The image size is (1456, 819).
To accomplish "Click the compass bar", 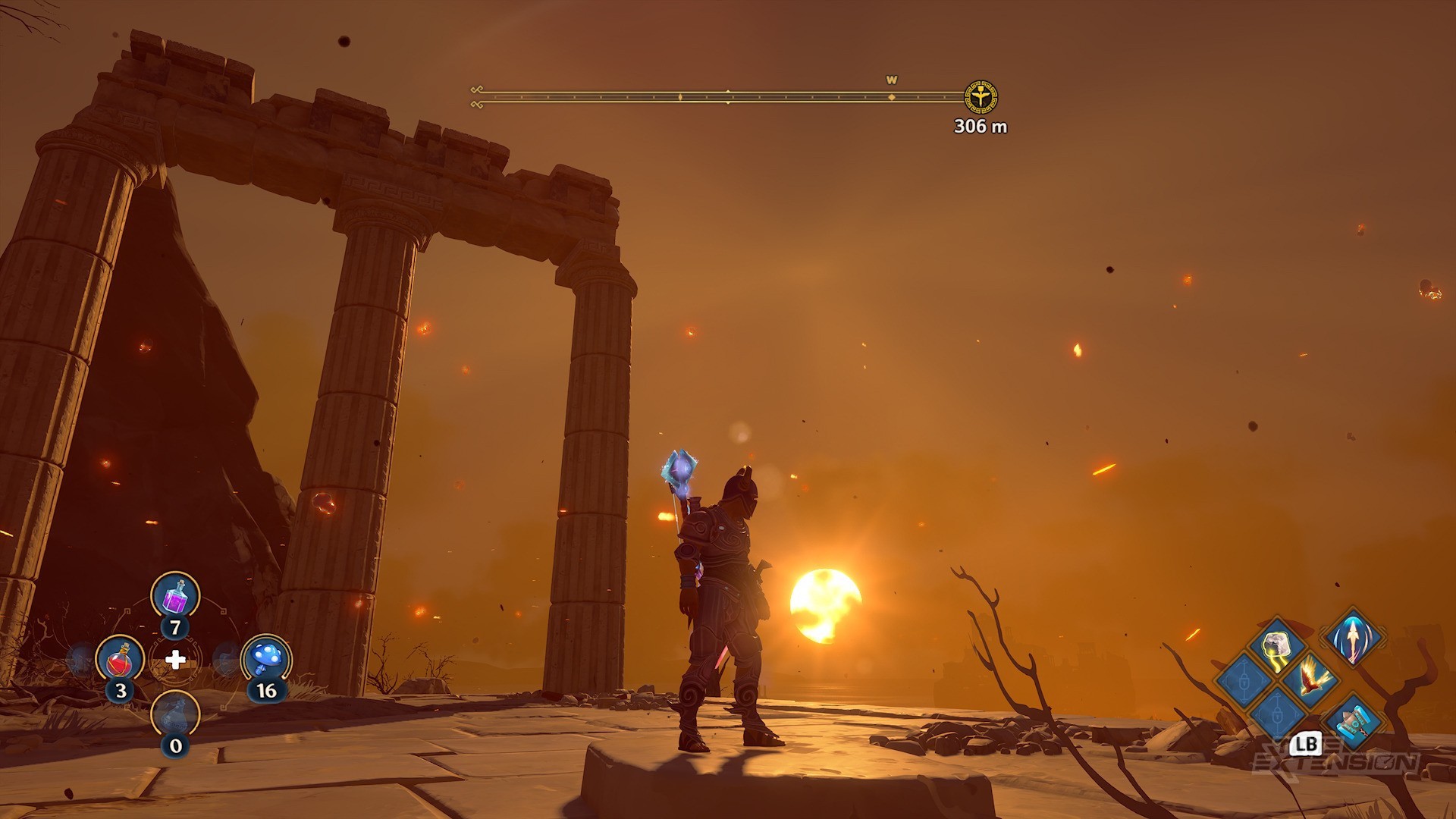I will coord(720,97).
